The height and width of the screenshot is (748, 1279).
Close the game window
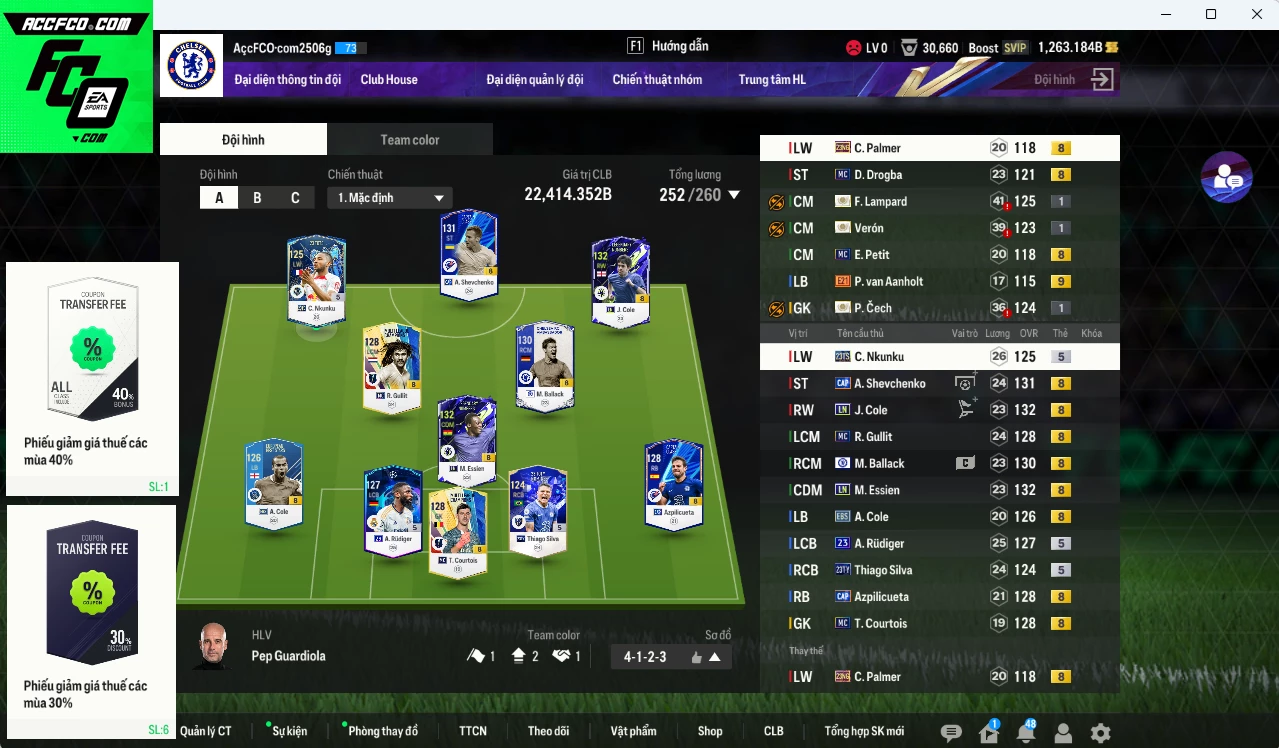(1257, 14)
